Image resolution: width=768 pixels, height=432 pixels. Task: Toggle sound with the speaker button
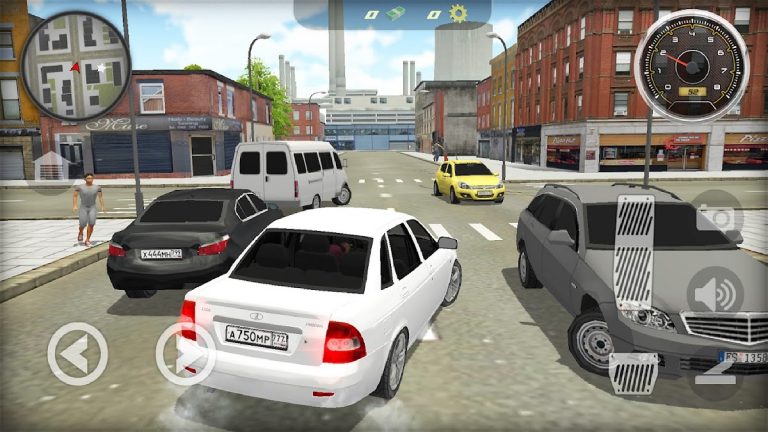pyautogui.click(x=714, y=294)
